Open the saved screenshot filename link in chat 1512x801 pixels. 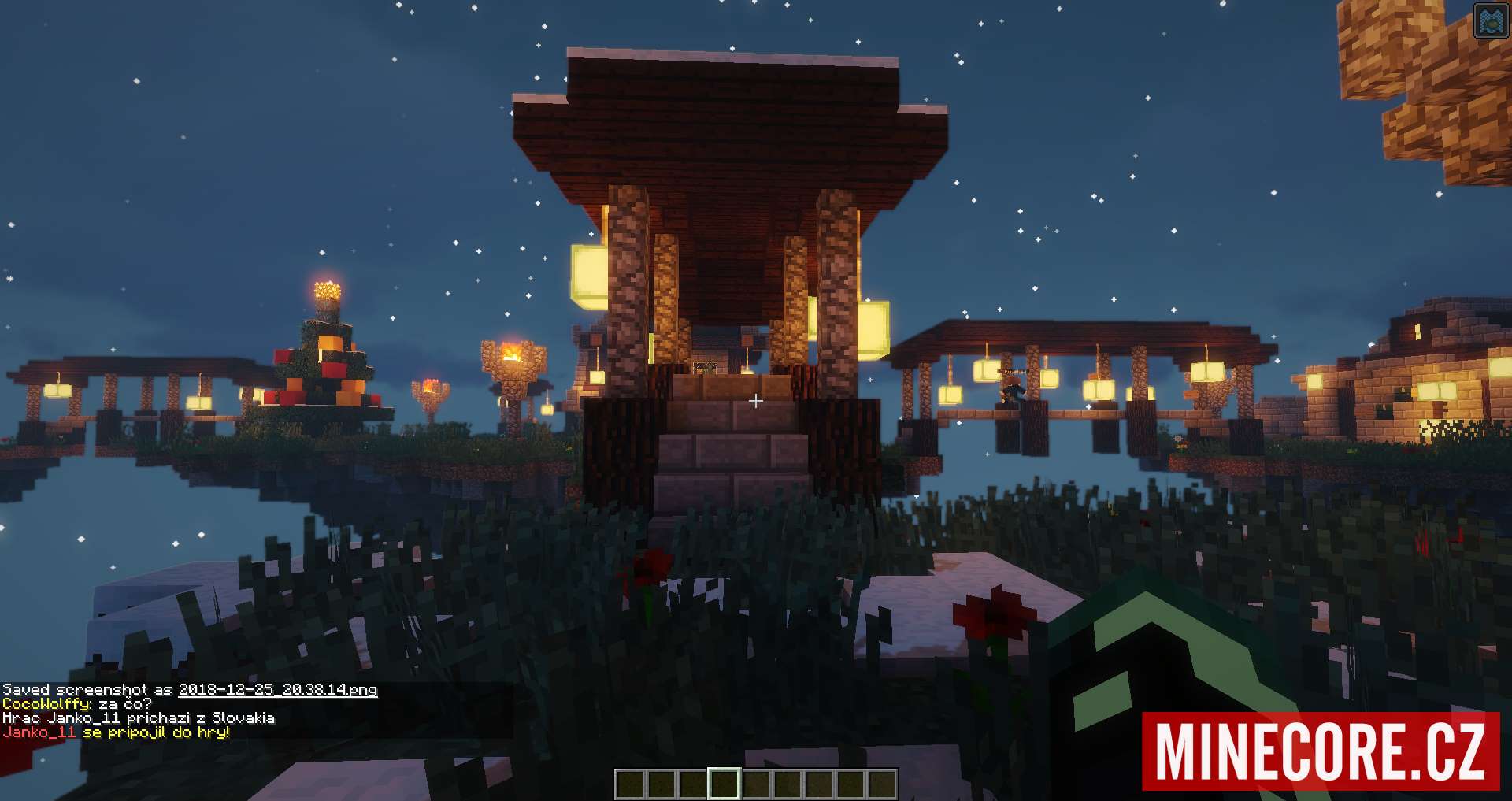point(277,690)
